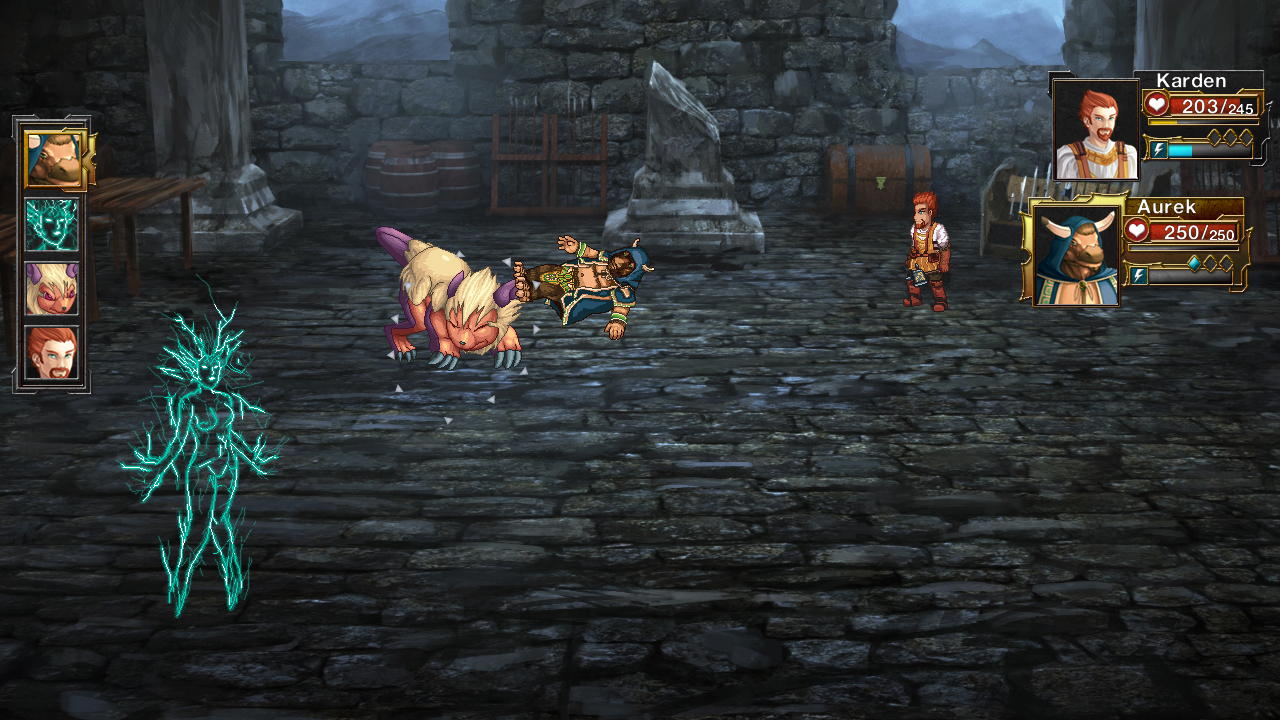The height and width of the screenshot is (720, 1280).
Task: Select Aurek's party portrait
Action: click(1076, 253)
